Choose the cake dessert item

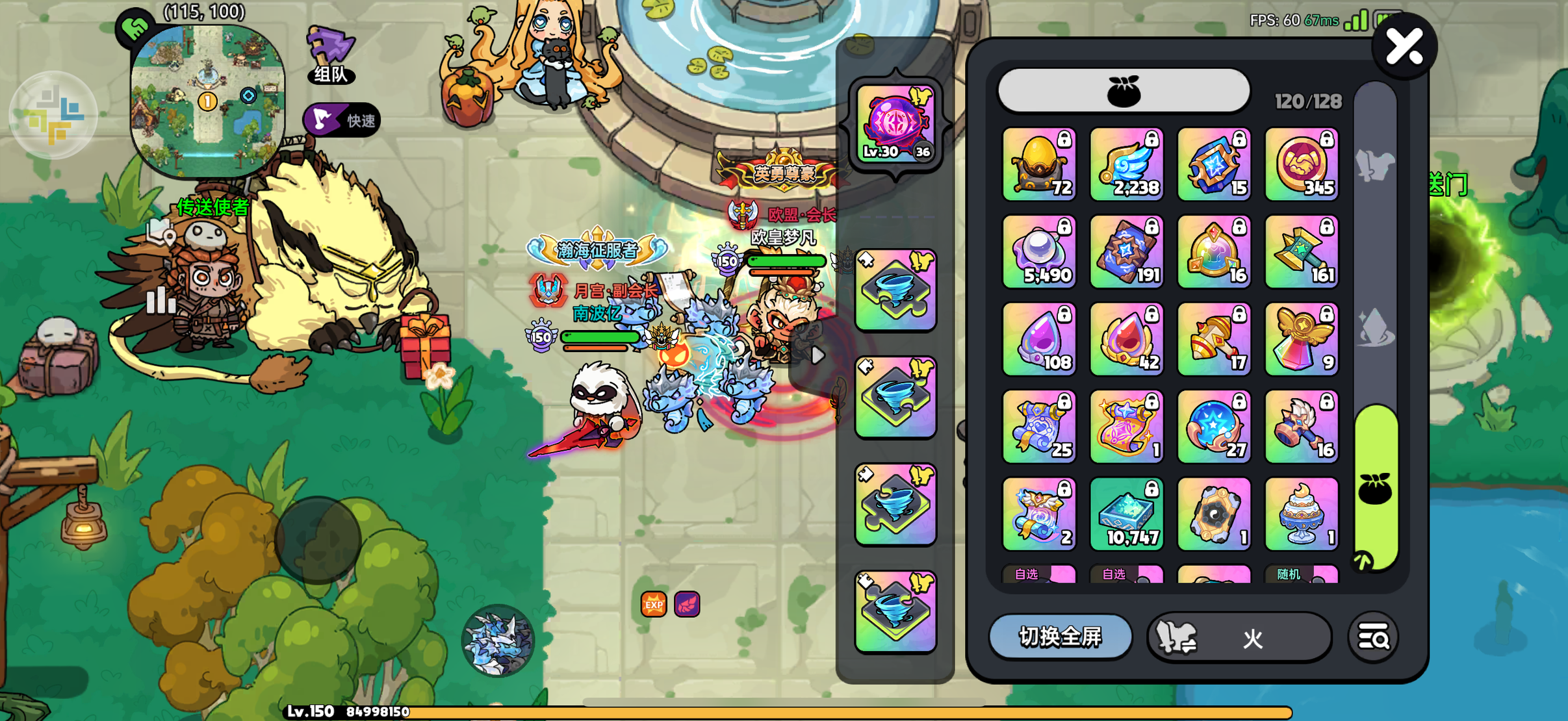pyautogui.click(x=1302, y=514)
